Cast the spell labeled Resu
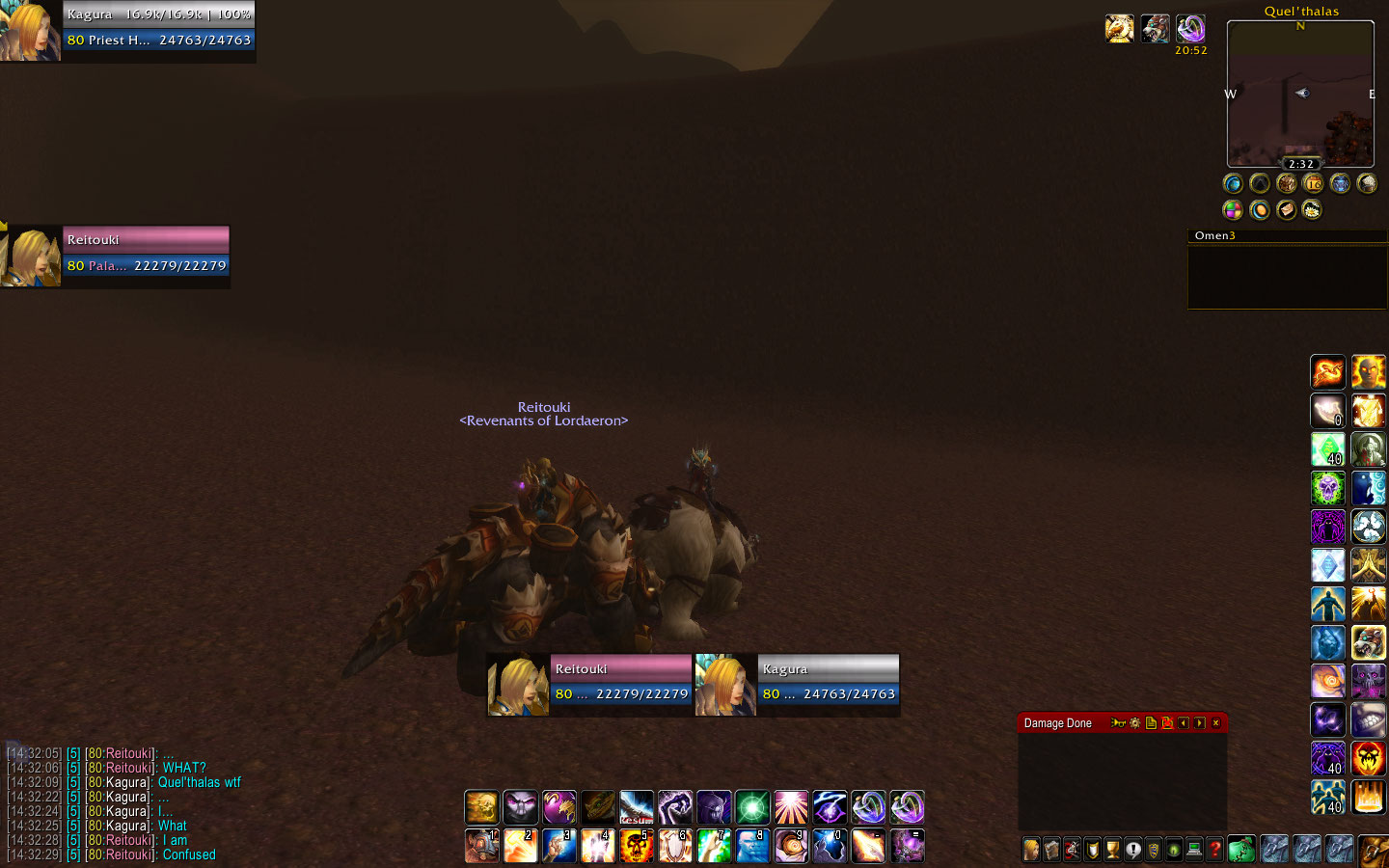This screenshot has height=868, width=1389. point(636,807)
